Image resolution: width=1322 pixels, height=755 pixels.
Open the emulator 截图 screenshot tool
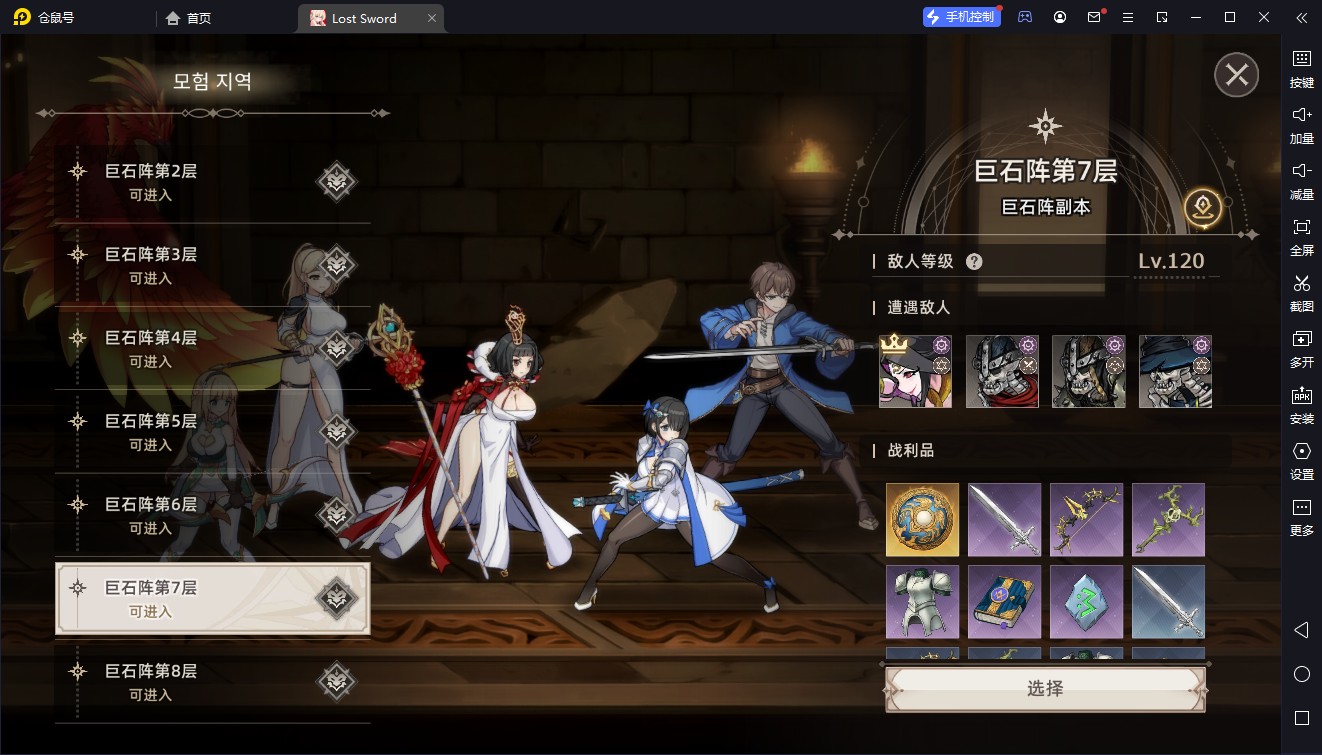click(1301, 292)
